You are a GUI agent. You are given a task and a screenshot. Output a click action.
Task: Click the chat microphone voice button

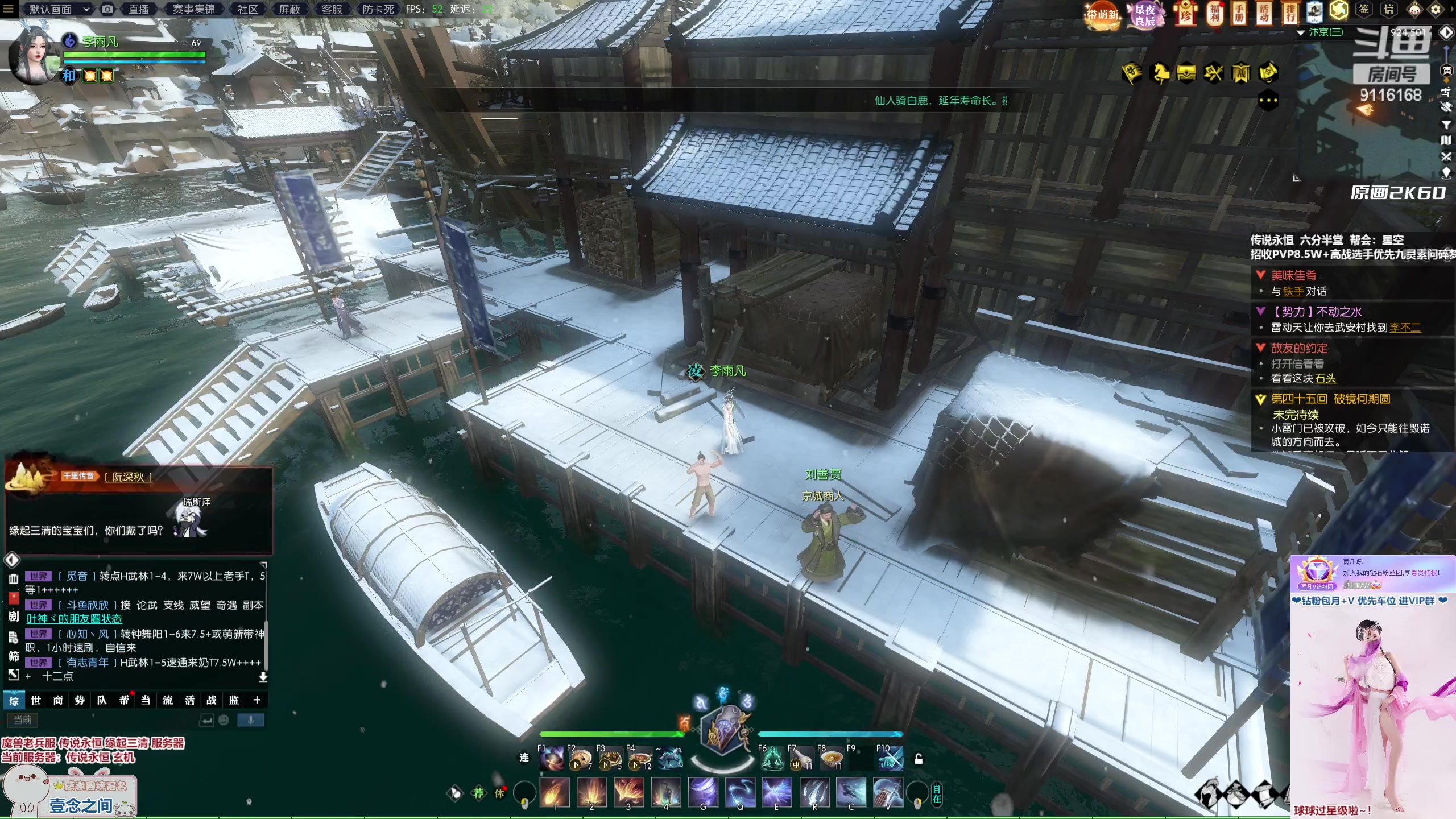pyautogui.click(x=250, y=720)
